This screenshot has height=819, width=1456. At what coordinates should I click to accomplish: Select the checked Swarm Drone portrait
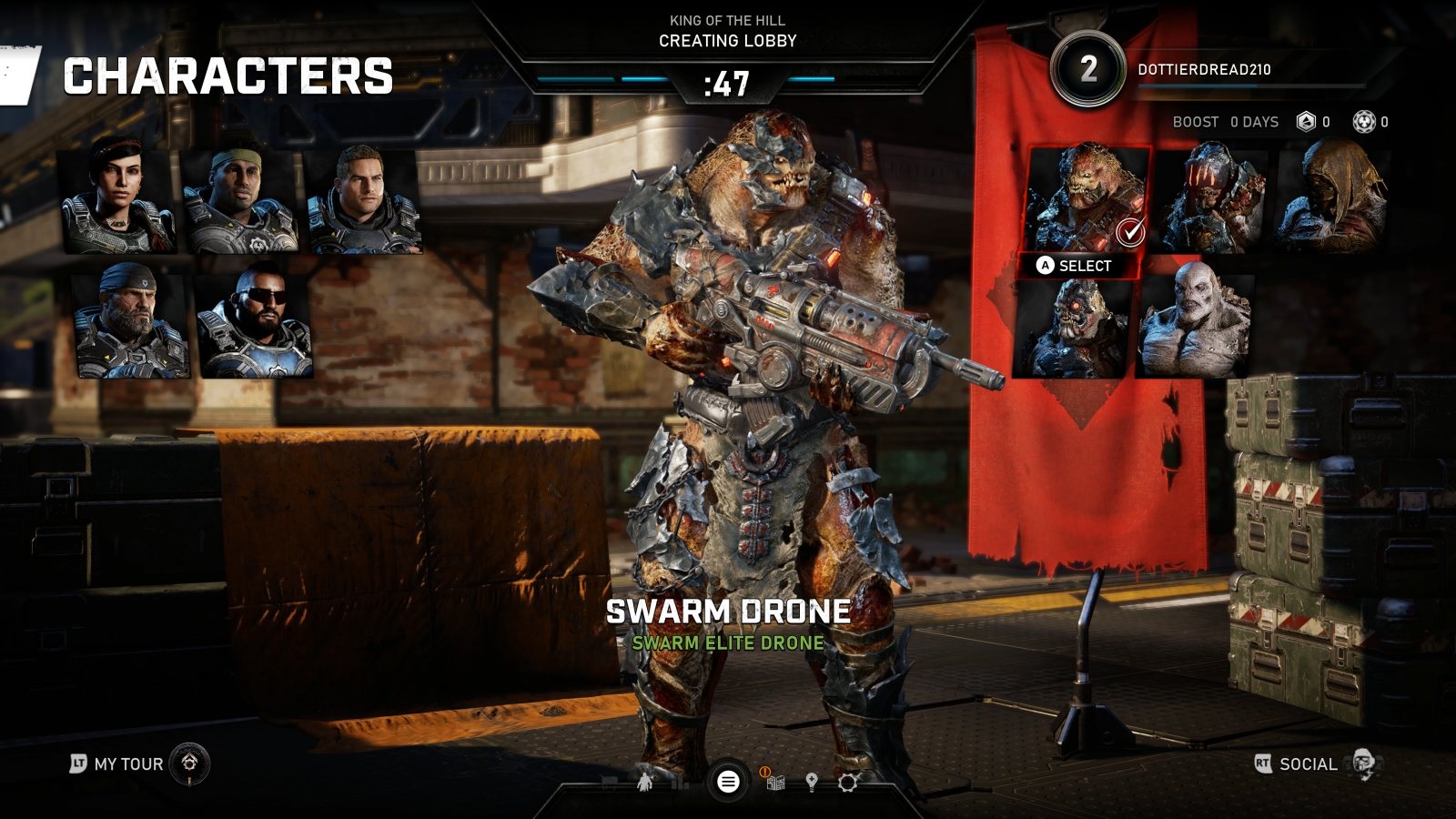coord(1087,198)
